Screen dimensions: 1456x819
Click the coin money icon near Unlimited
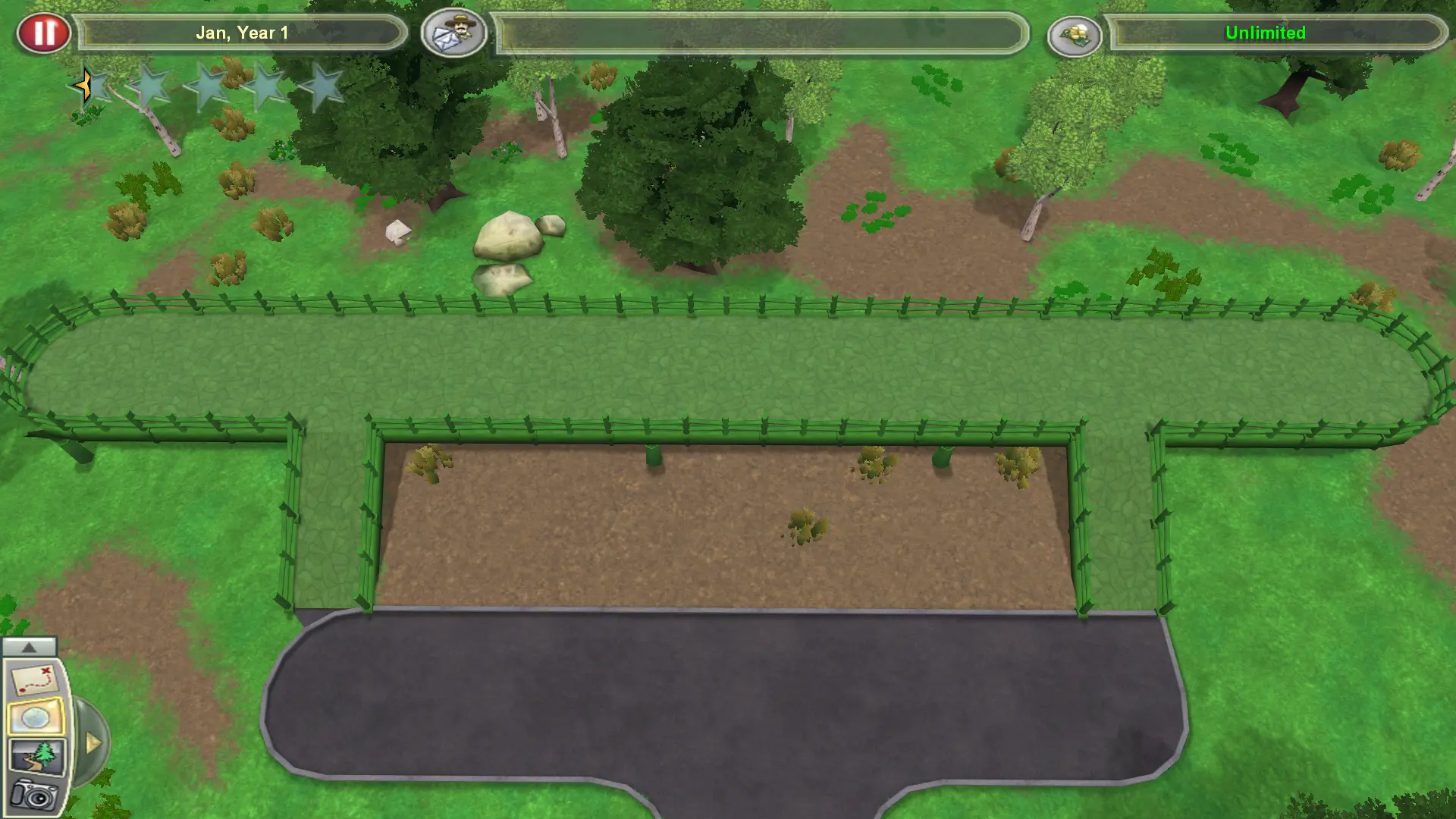[1076, 33]
